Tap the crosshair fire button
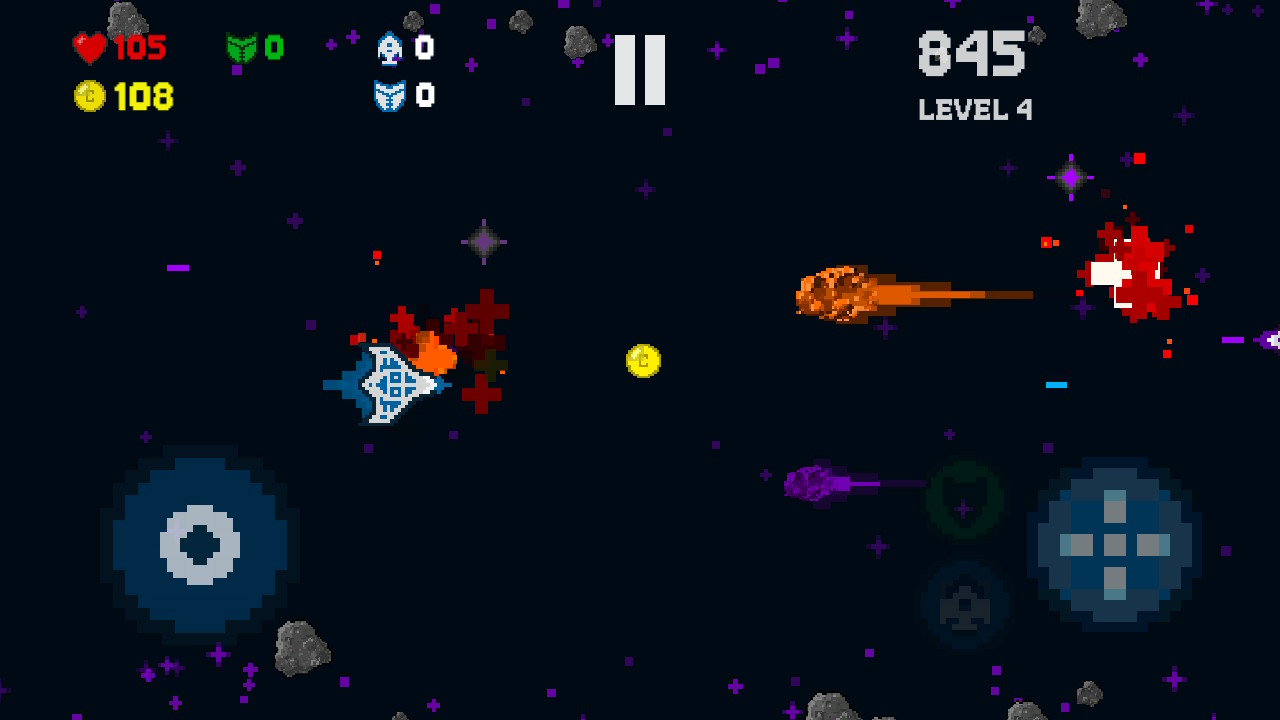The height and width of the screenshot is (720, 1280). 1114,545
